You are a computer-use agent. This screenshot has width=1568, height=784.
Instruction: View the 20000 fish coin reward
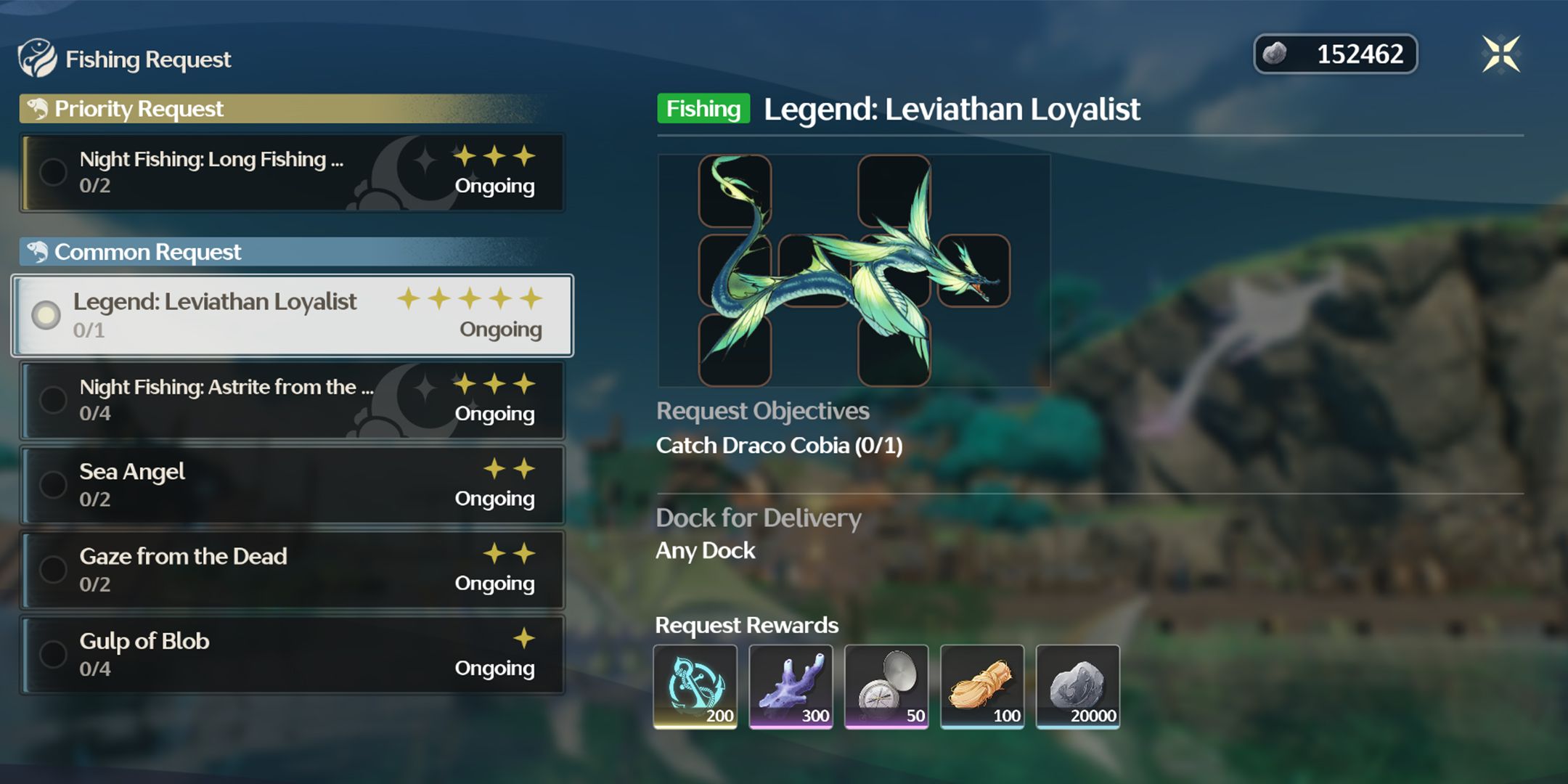1078,686
